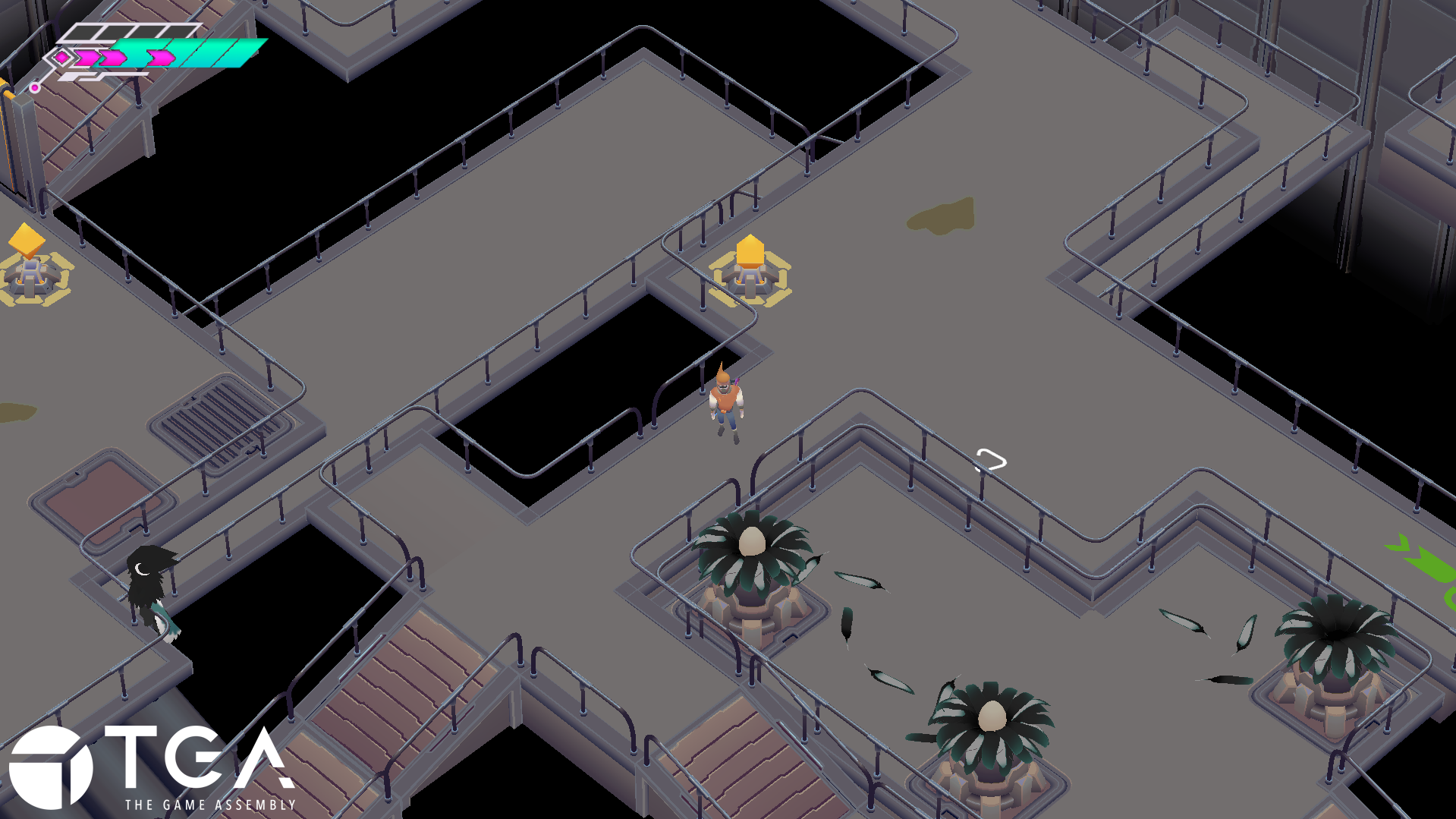Screen dimensions: 1456x819
Task: Click the first pink chevron ability charge
Action: 86,58
